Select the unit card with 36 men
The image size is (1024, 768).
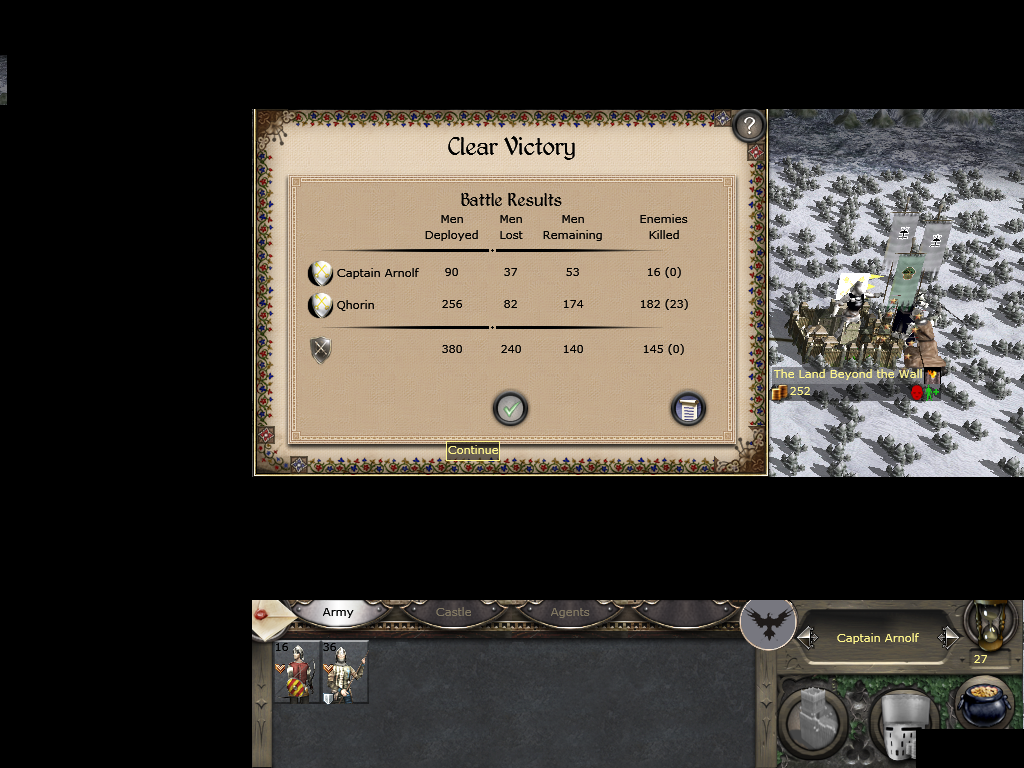click(345, 672)
